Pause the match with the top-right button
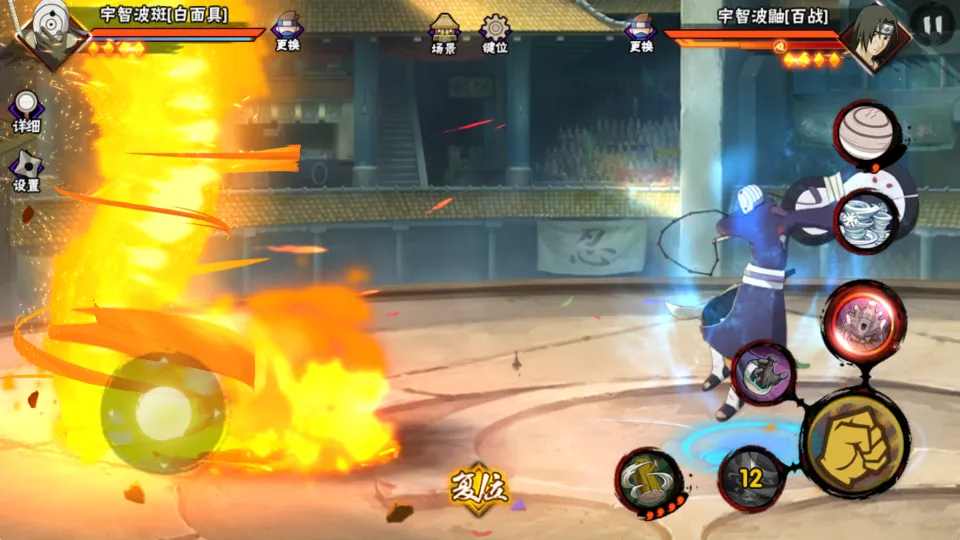Image resolution: width=960 pixels, height=540 pixels. point(932,25)
